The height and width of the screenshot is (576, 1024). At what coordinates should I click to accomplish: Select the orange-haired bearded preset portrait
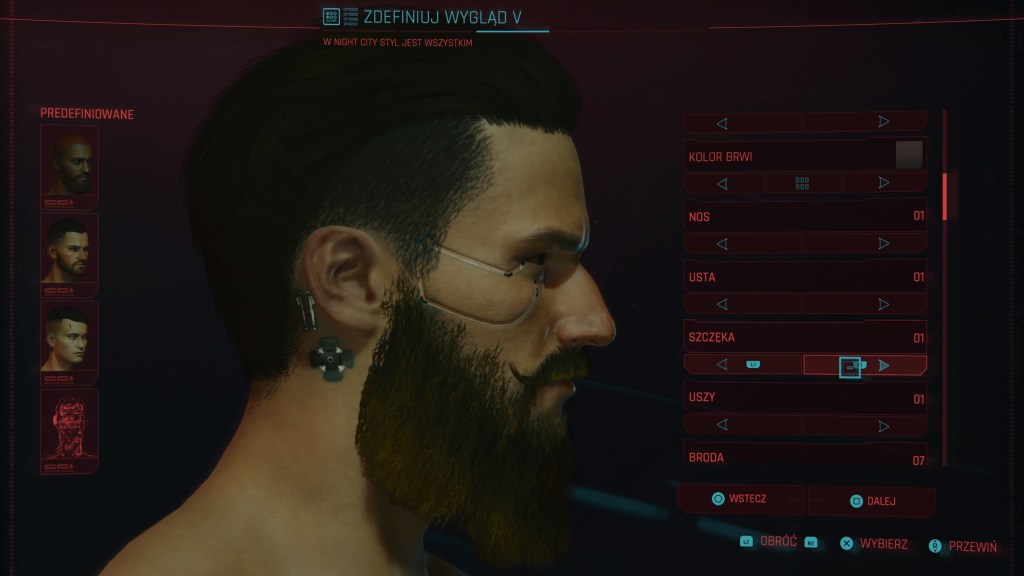point(69,161)
